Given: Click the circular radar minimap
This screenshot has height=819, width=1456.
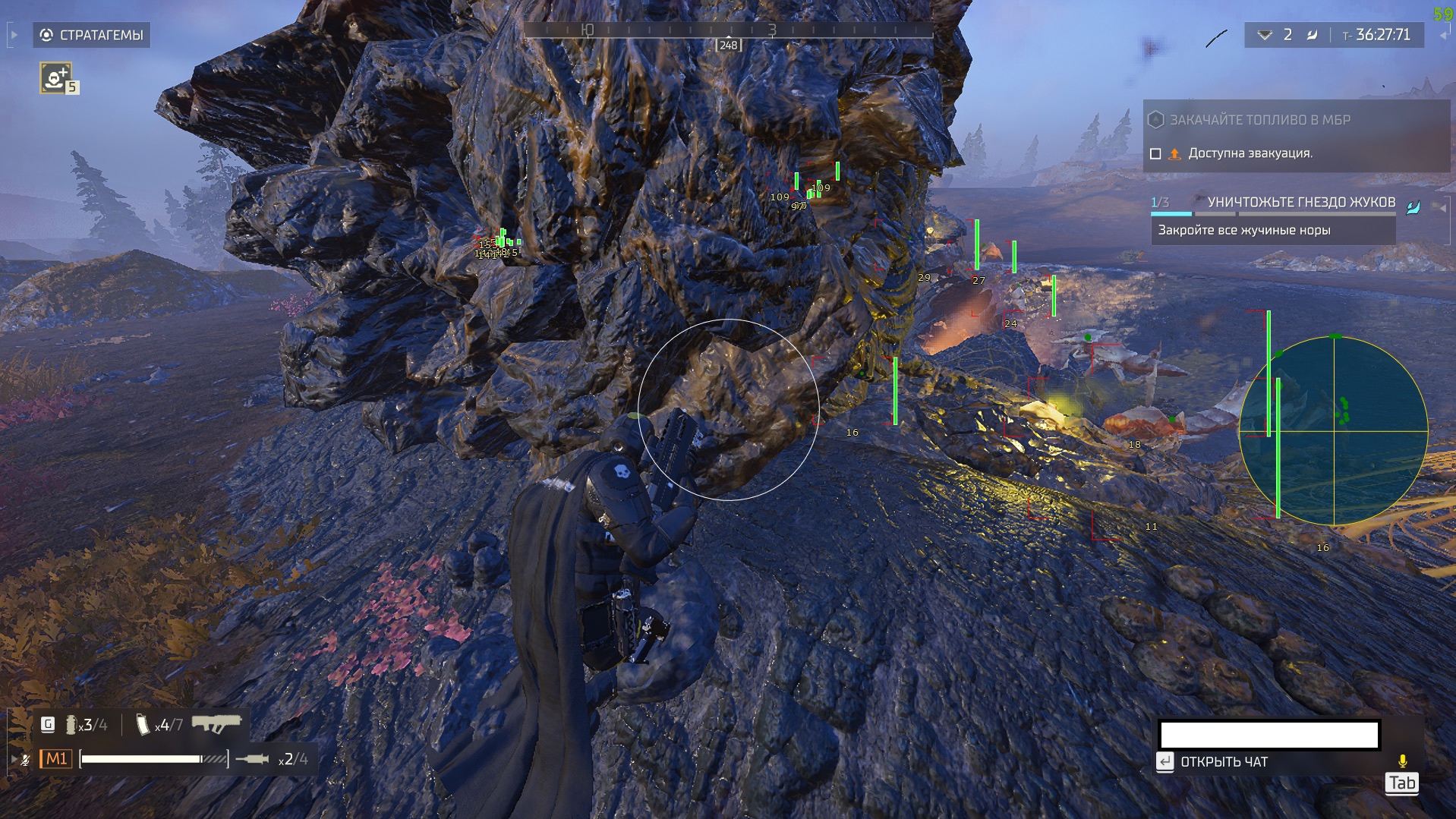Looking at the screenshot, I should click(1333, 431).
